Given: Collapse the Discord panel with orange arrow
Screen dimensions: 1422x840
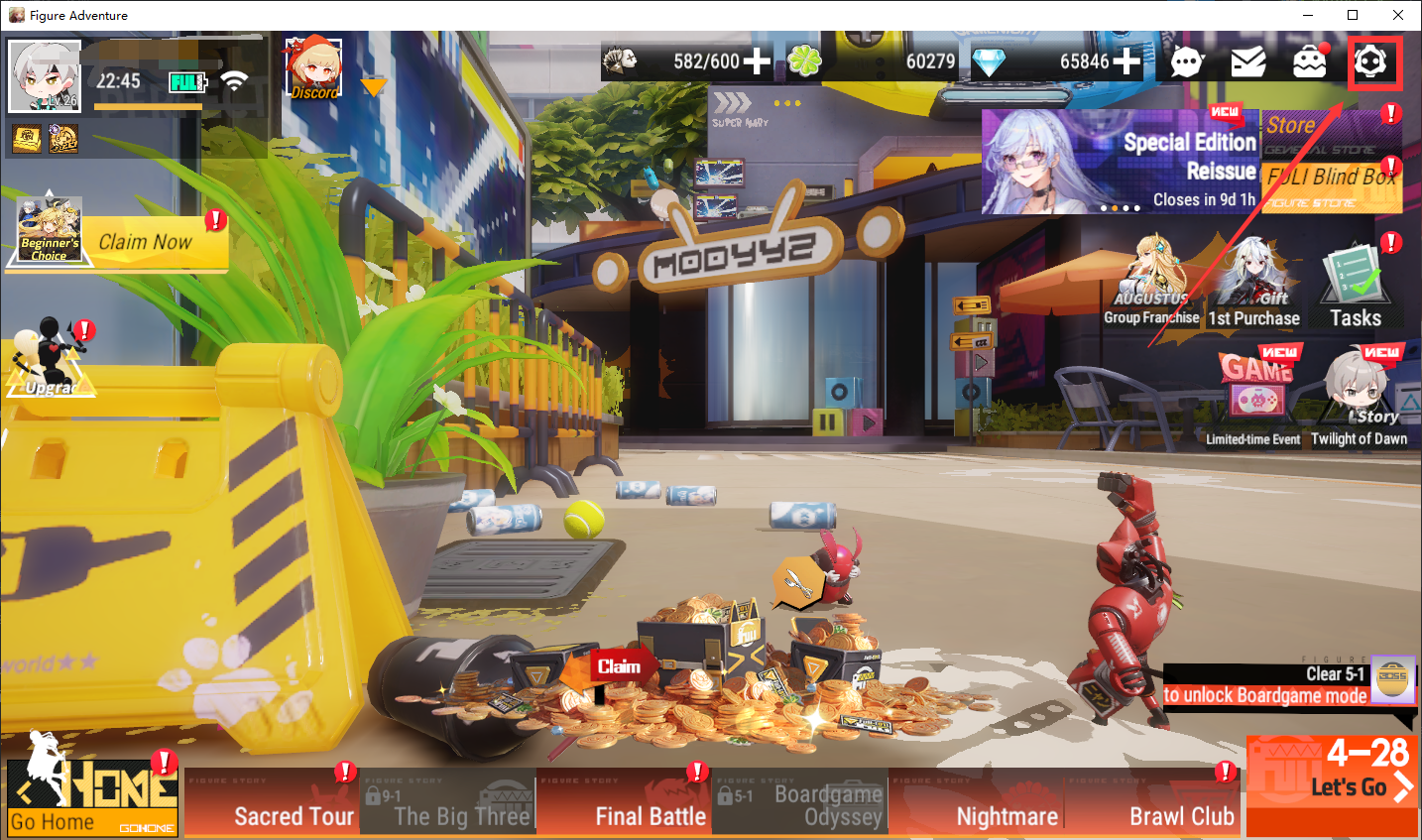Looking at the screenshot, I should (x=373, y=86).
